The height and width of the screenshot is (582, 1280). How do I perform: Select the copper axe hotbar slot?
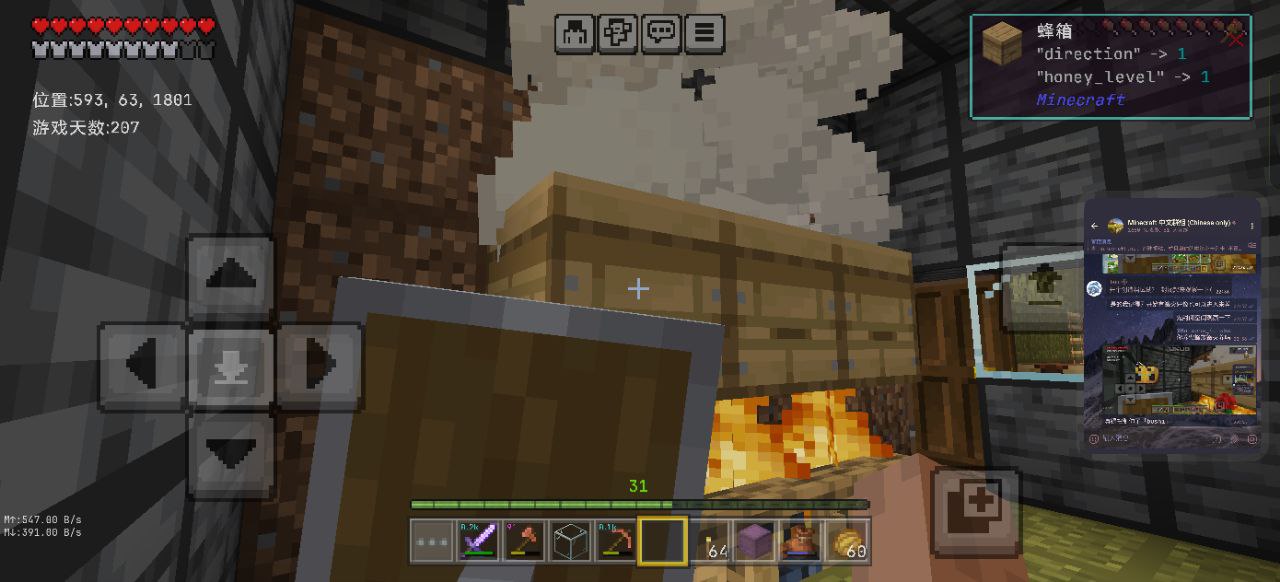coord(524,541)
